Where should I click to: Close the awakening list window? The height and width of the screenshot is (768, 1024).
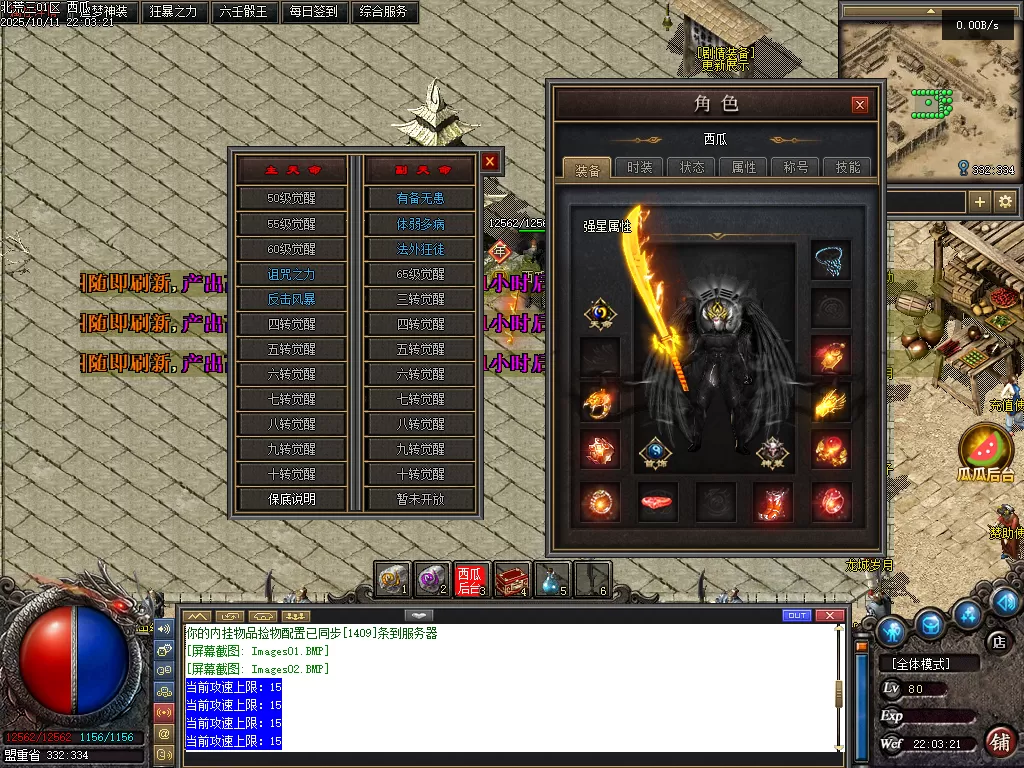[x=490, y=161]
